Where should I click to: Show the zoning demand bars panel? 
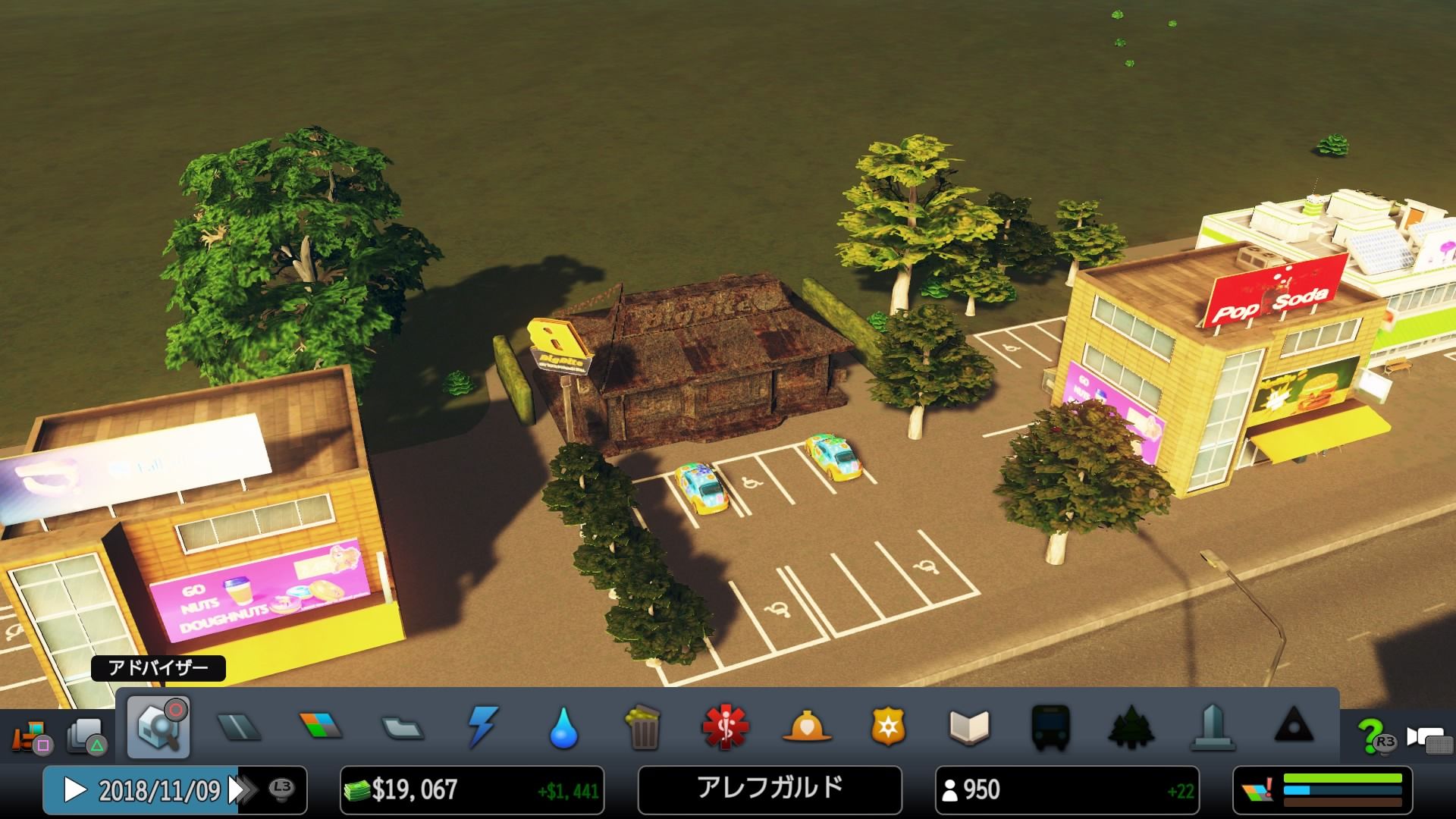[x=1323, y=790]
